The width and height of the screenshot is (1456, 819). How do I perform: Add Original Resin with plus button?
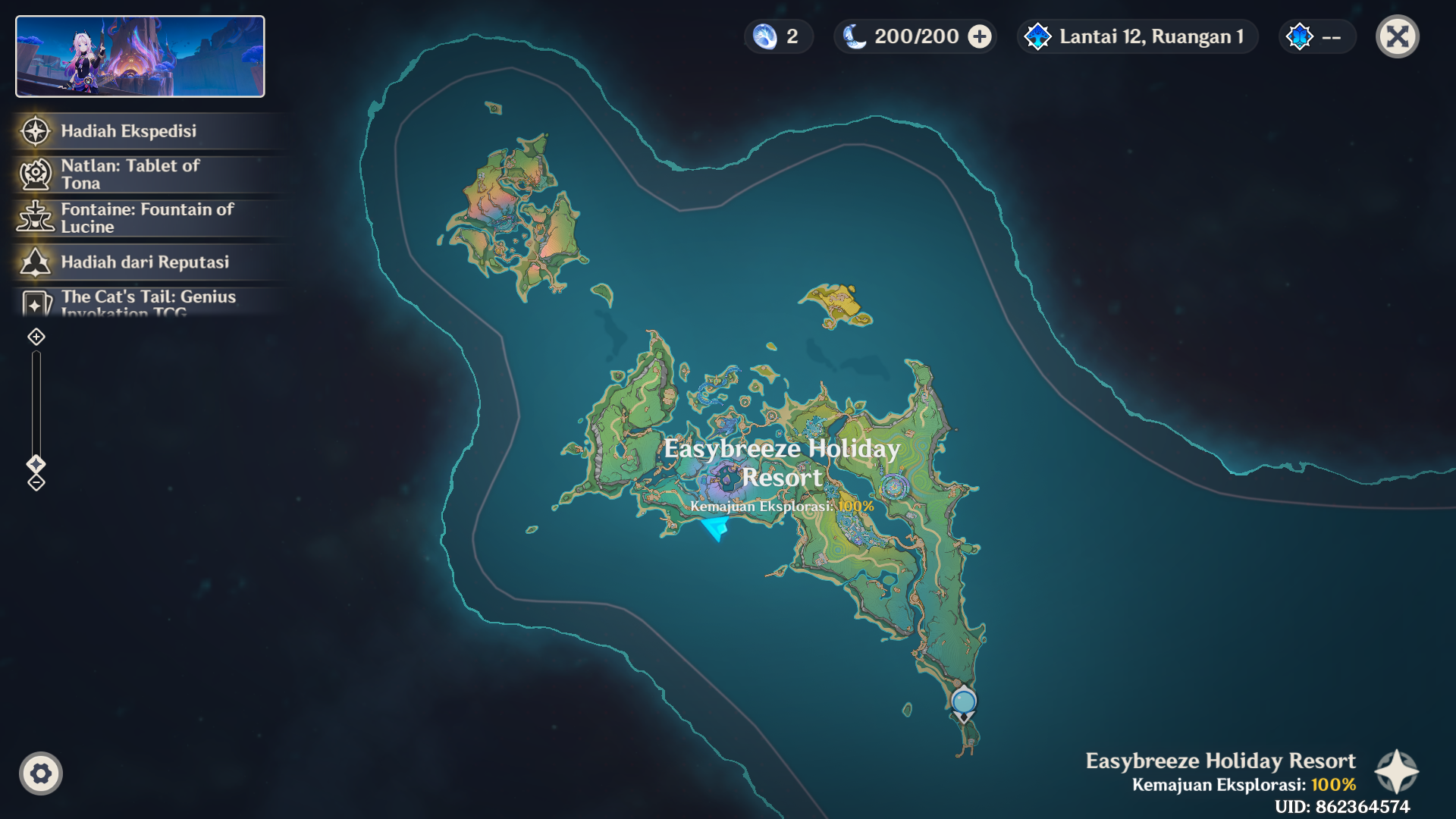(x=980, y=36)
